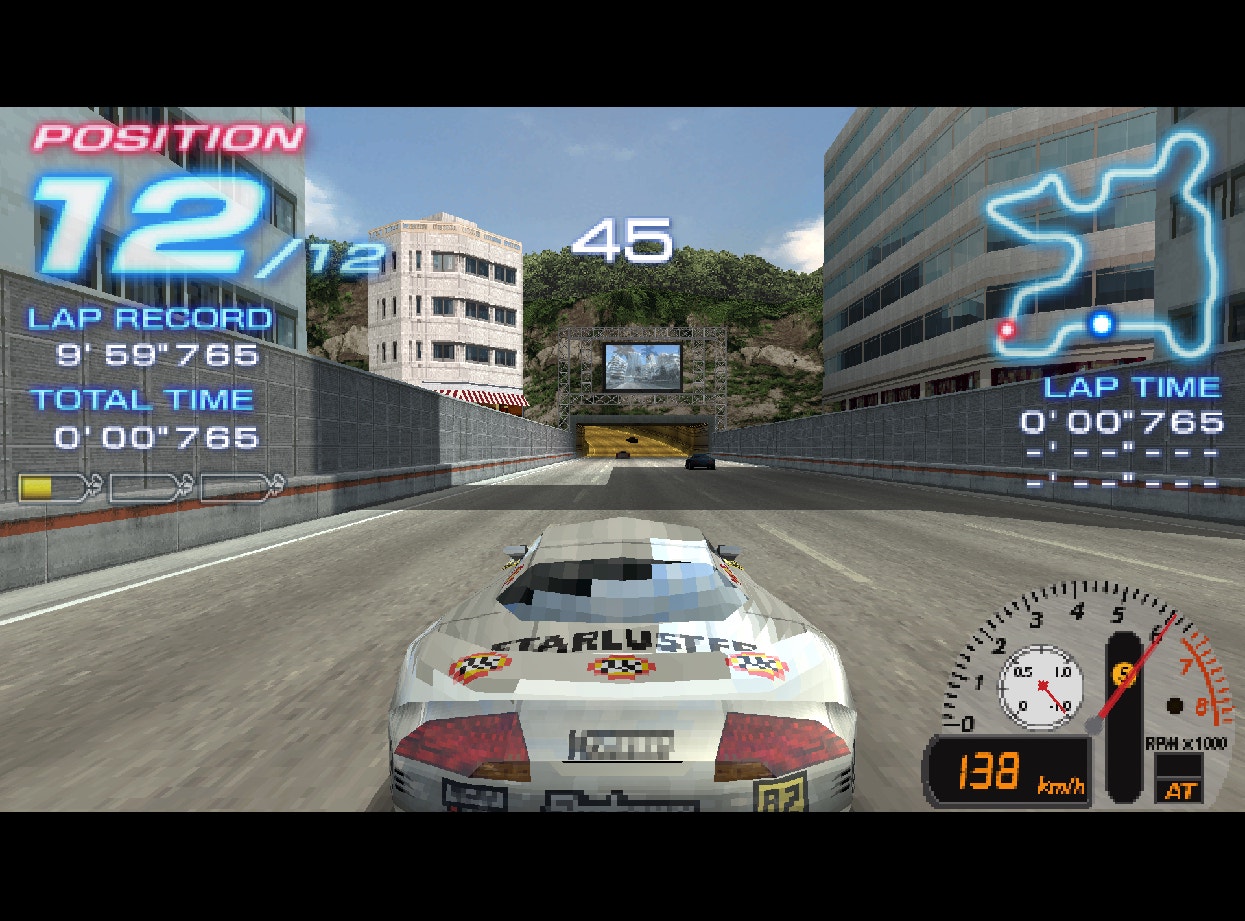Select the blue player marker on minimap
The width and height of the screenshot is (1245, 921).
[x=1101, y=323]
